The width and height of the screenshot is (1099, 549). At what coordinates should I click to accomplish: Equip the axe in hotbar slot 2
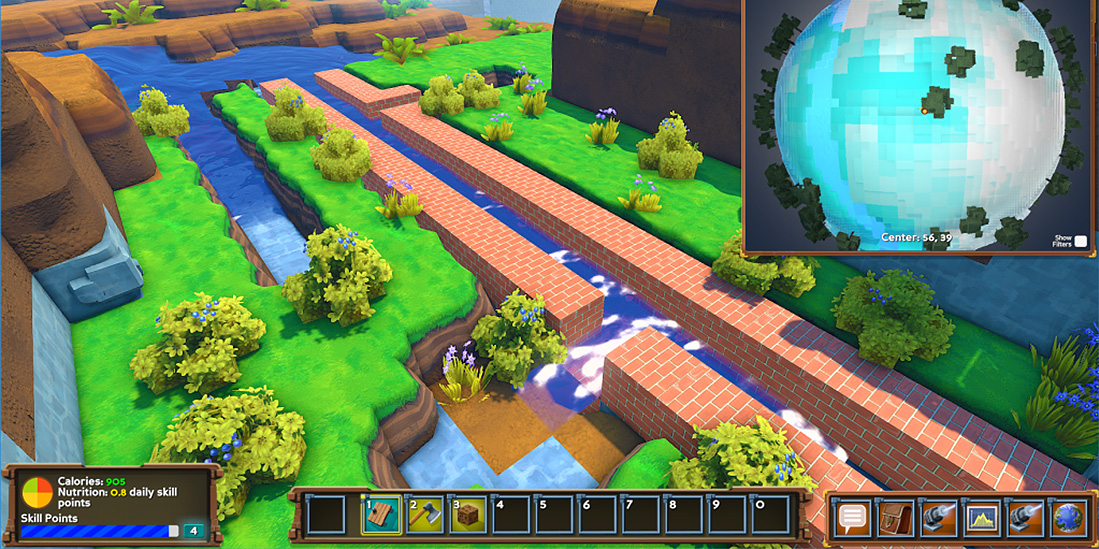424,515
